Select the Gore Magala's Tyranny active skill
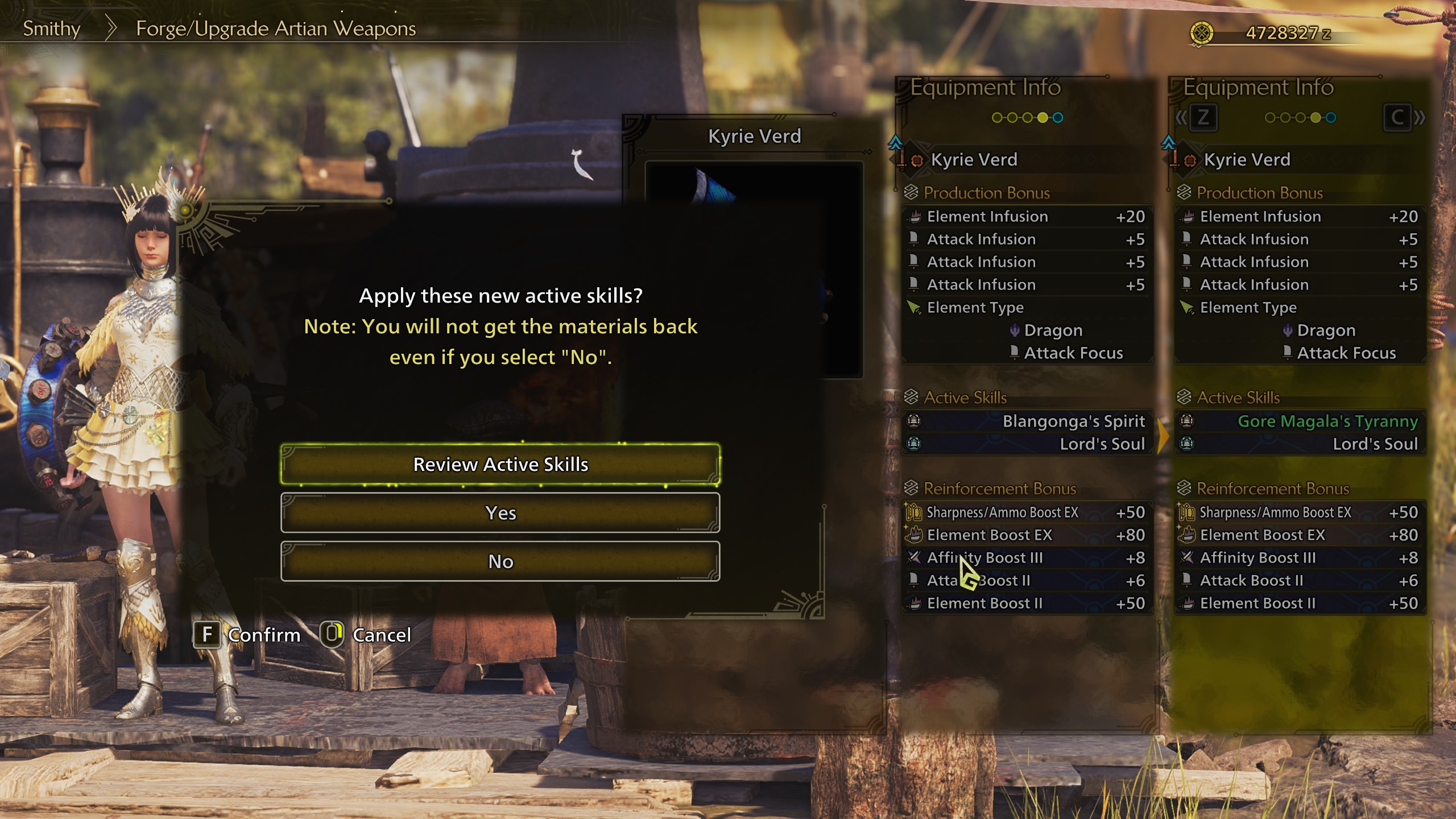The image size is (1456, 819). pos(1327,421)
